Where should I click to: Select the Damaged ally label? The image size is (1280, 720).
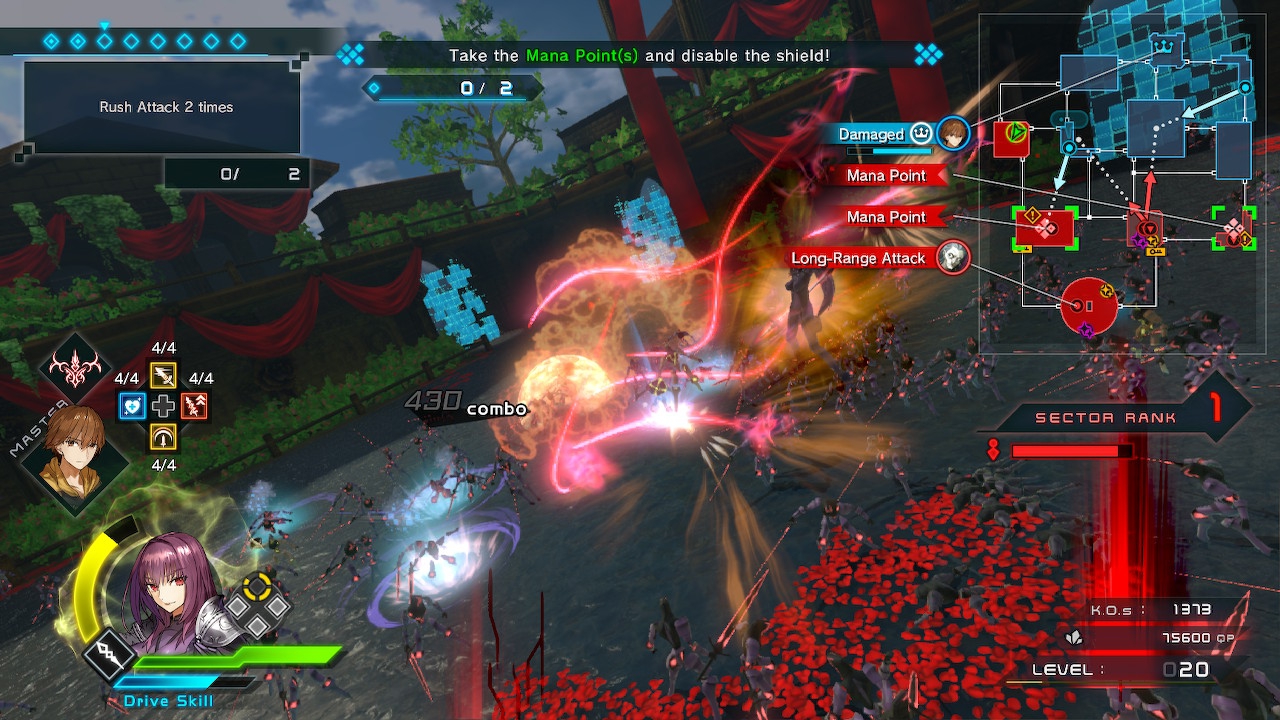(x=871, y=135)
